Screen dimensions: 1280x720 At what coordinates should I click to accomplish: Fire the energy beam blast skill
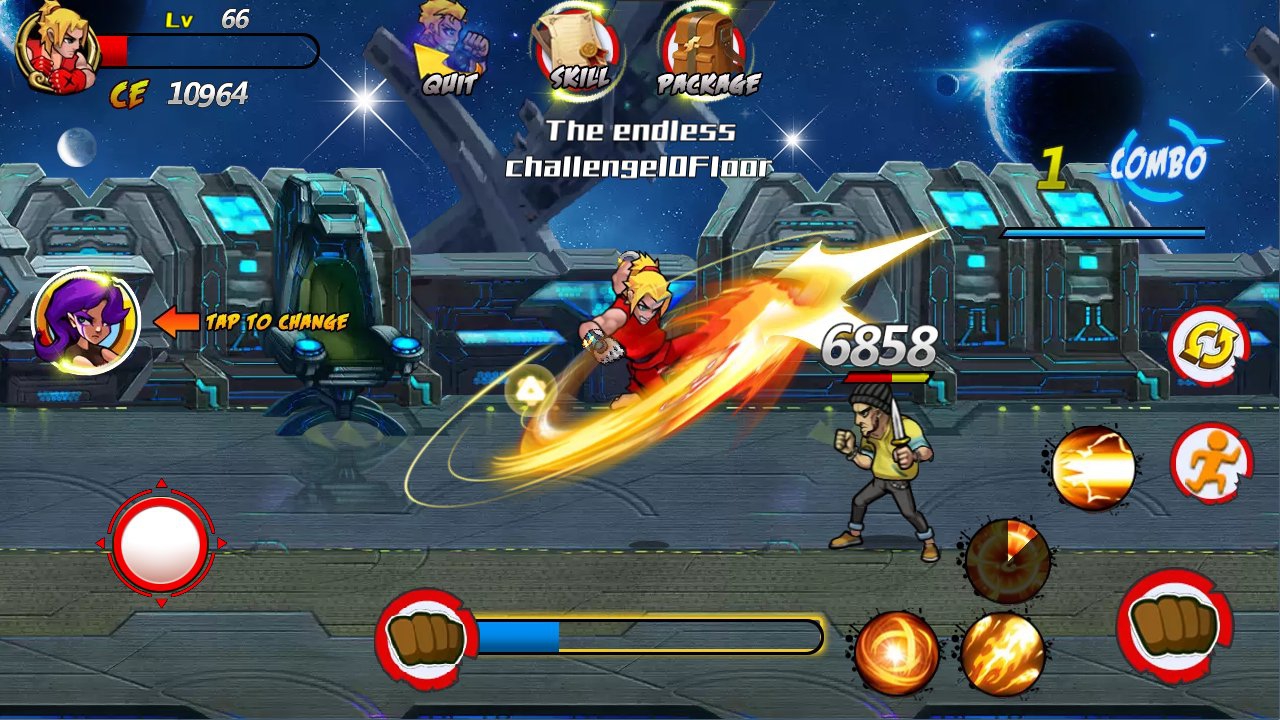coord(1094,468)
